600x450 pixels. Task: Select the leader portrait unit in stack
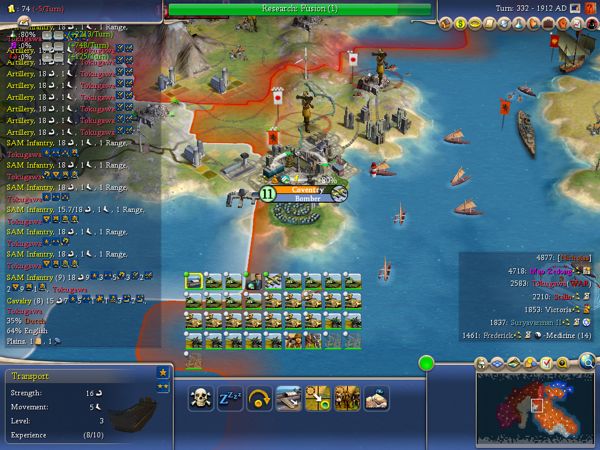253,281
